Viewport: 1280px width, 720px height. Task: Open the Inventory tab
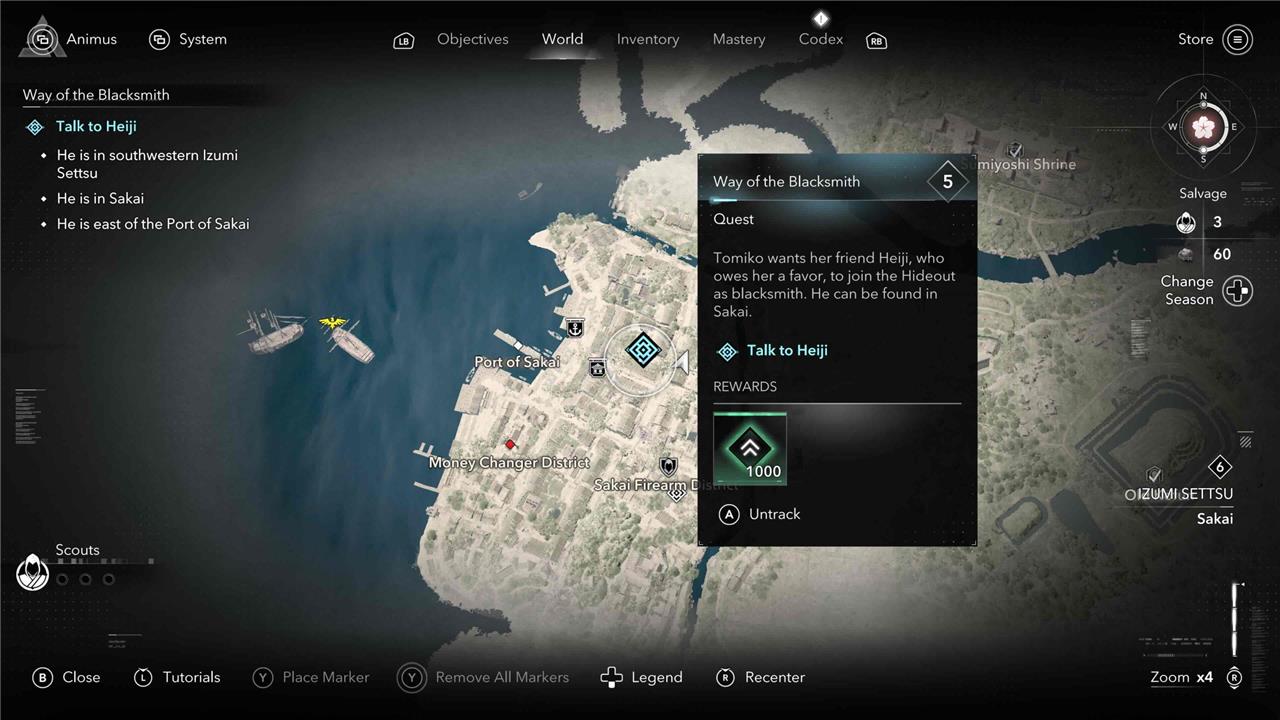(647, 39)
